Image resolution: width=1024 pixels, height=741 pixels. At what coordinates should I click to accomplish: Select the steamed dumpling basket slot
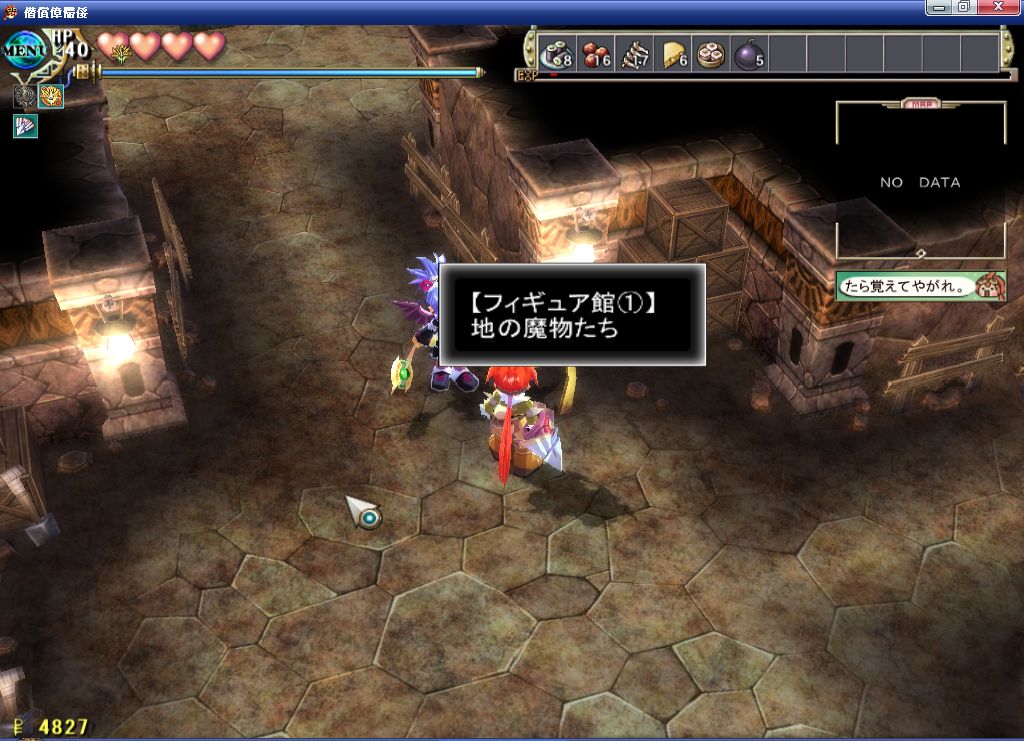(712, 54)
